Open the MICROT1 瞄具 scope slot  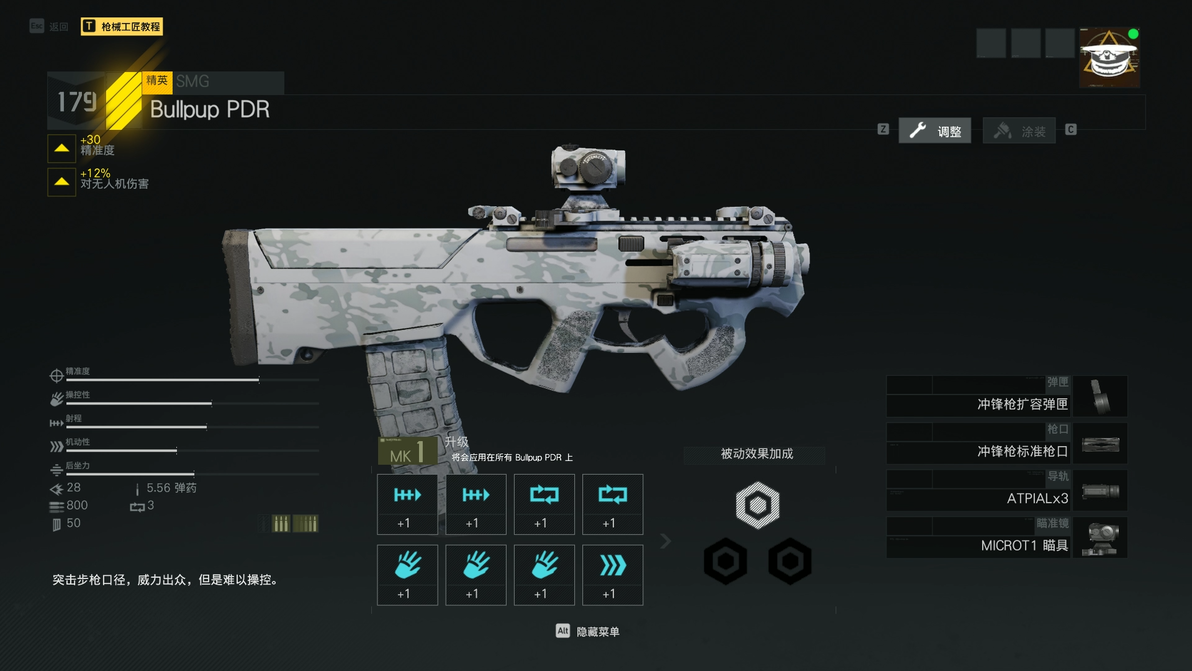pos(1006,538)
